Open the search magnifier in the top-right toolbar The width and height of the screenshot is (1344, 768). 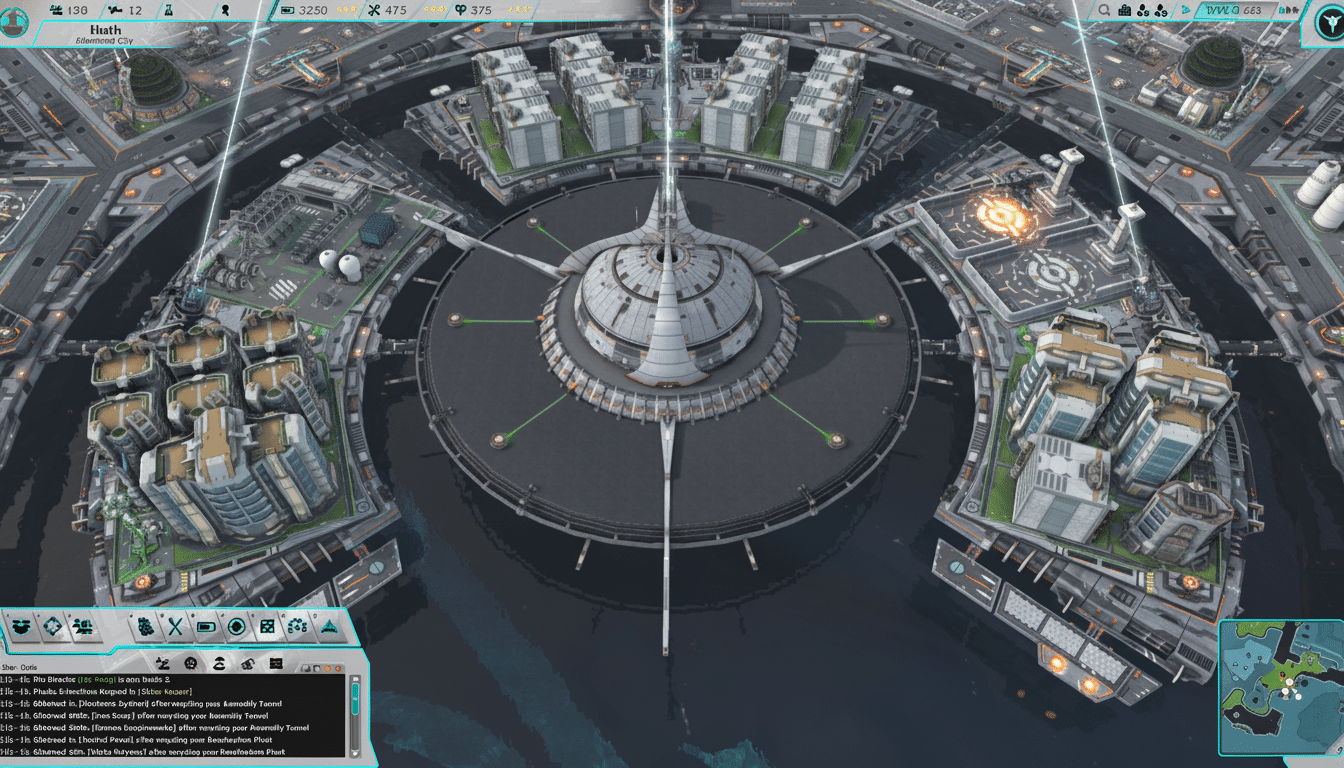pos(1103,11)
